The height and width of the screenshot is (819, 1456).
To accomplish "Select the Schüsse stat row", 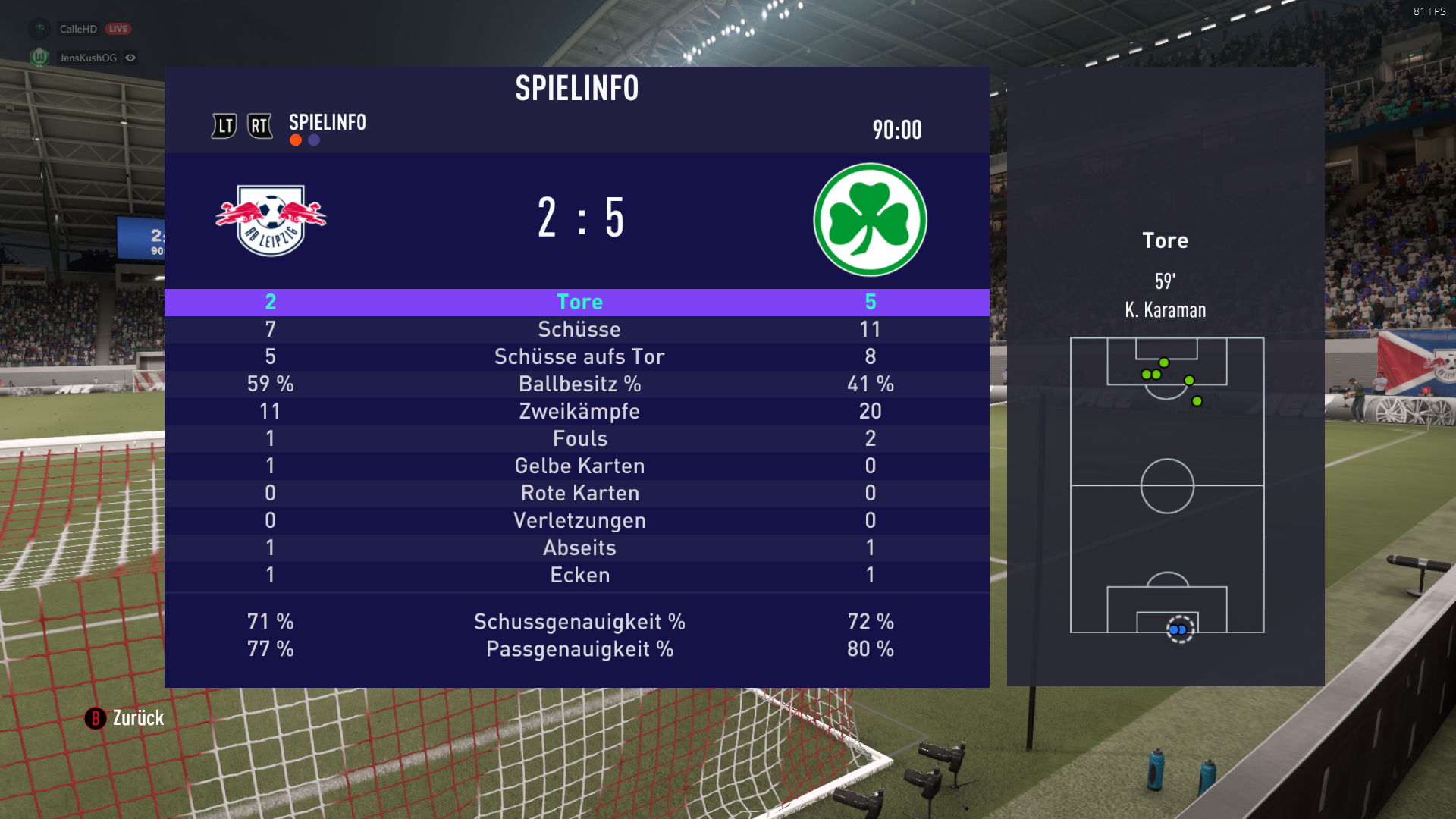I will [x=579, y=329].
